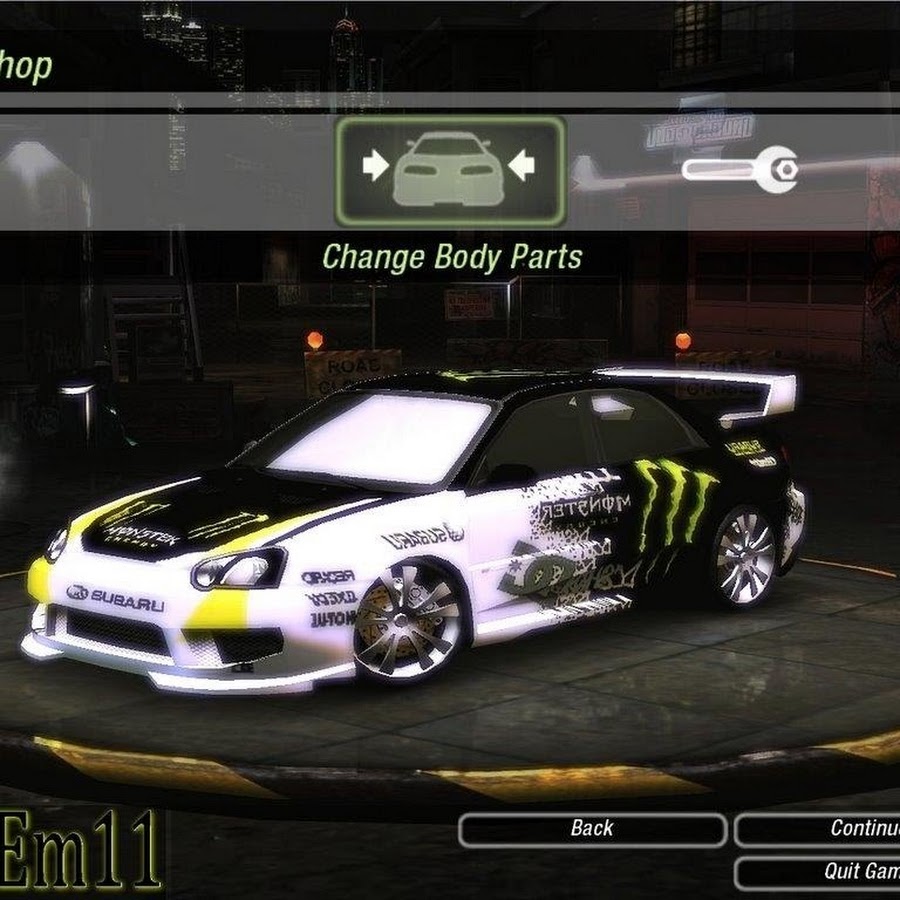The image size is (900, 900).
Task: Choose the wrench performance category icon
Action: point(740,169)
